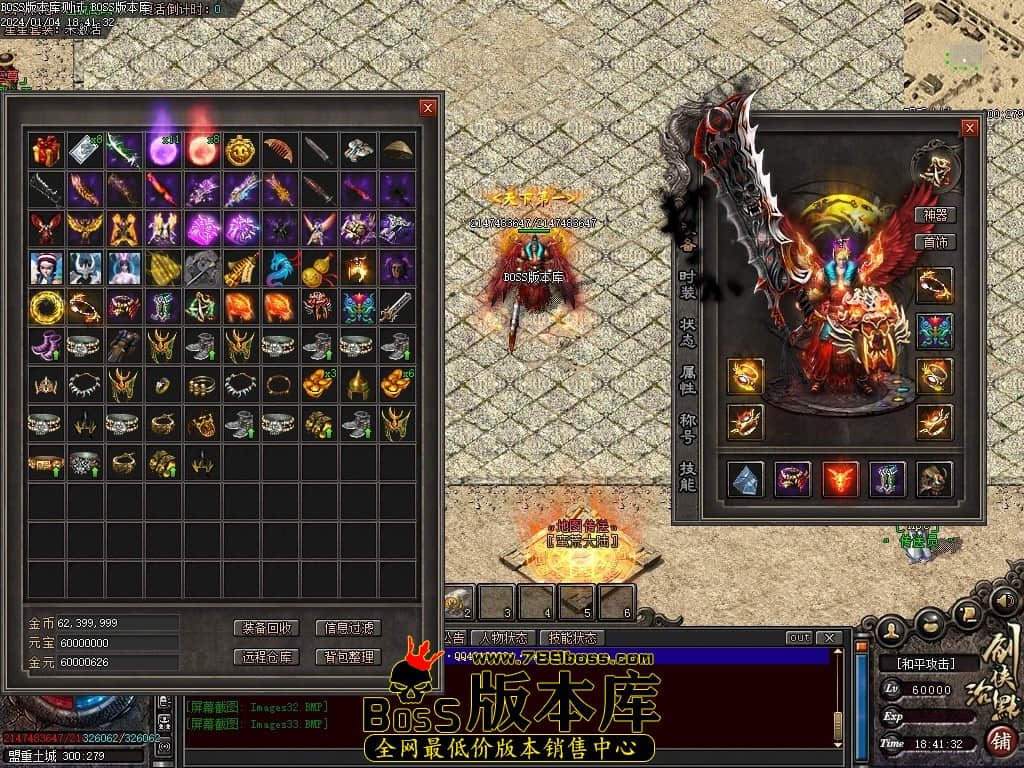Select the blue dragon item
This screenshot has height=768, width=1024.
[x=280, y=268]
